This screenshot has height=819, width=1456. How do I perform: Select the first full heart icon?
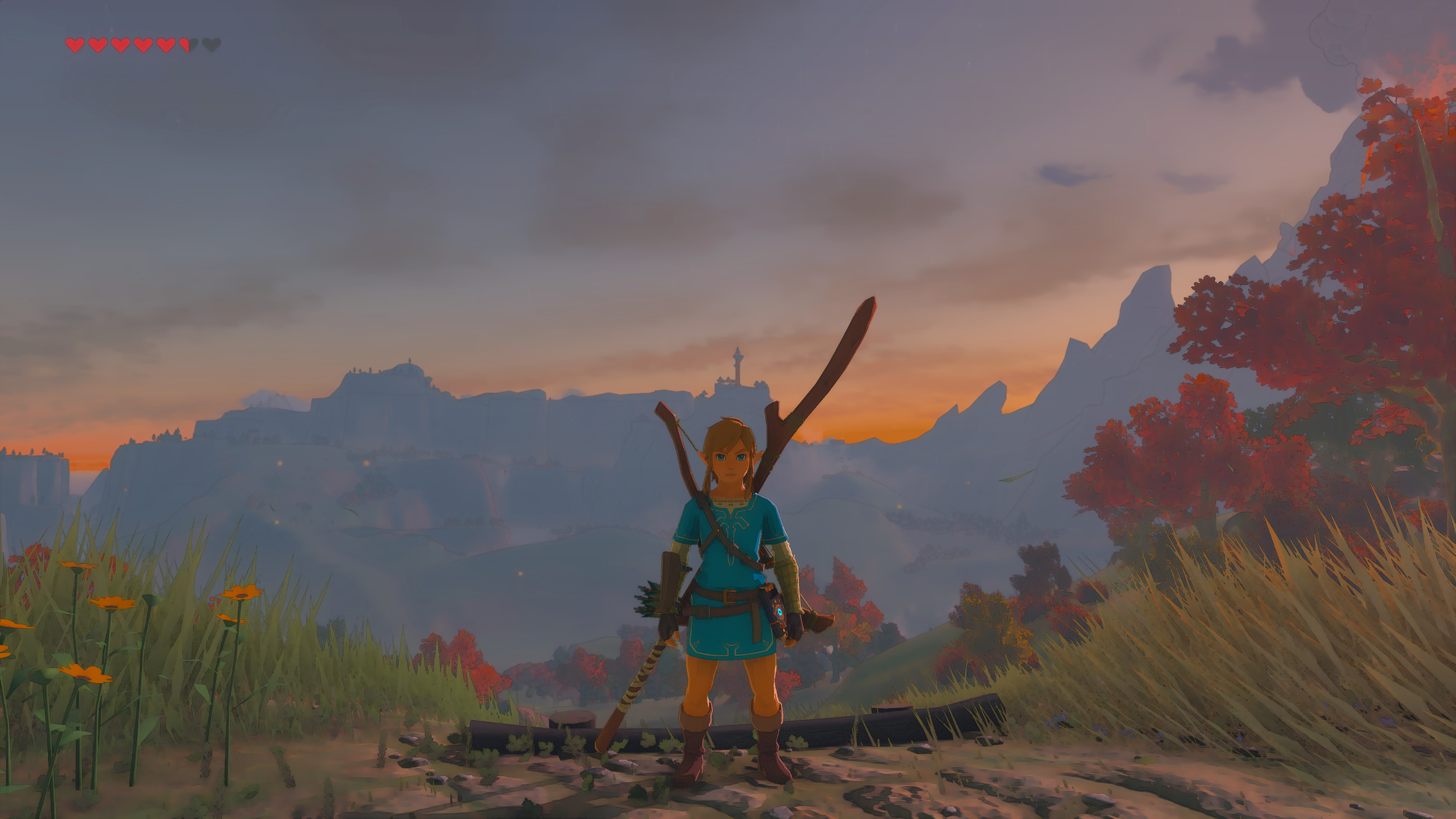pos(75,45)
